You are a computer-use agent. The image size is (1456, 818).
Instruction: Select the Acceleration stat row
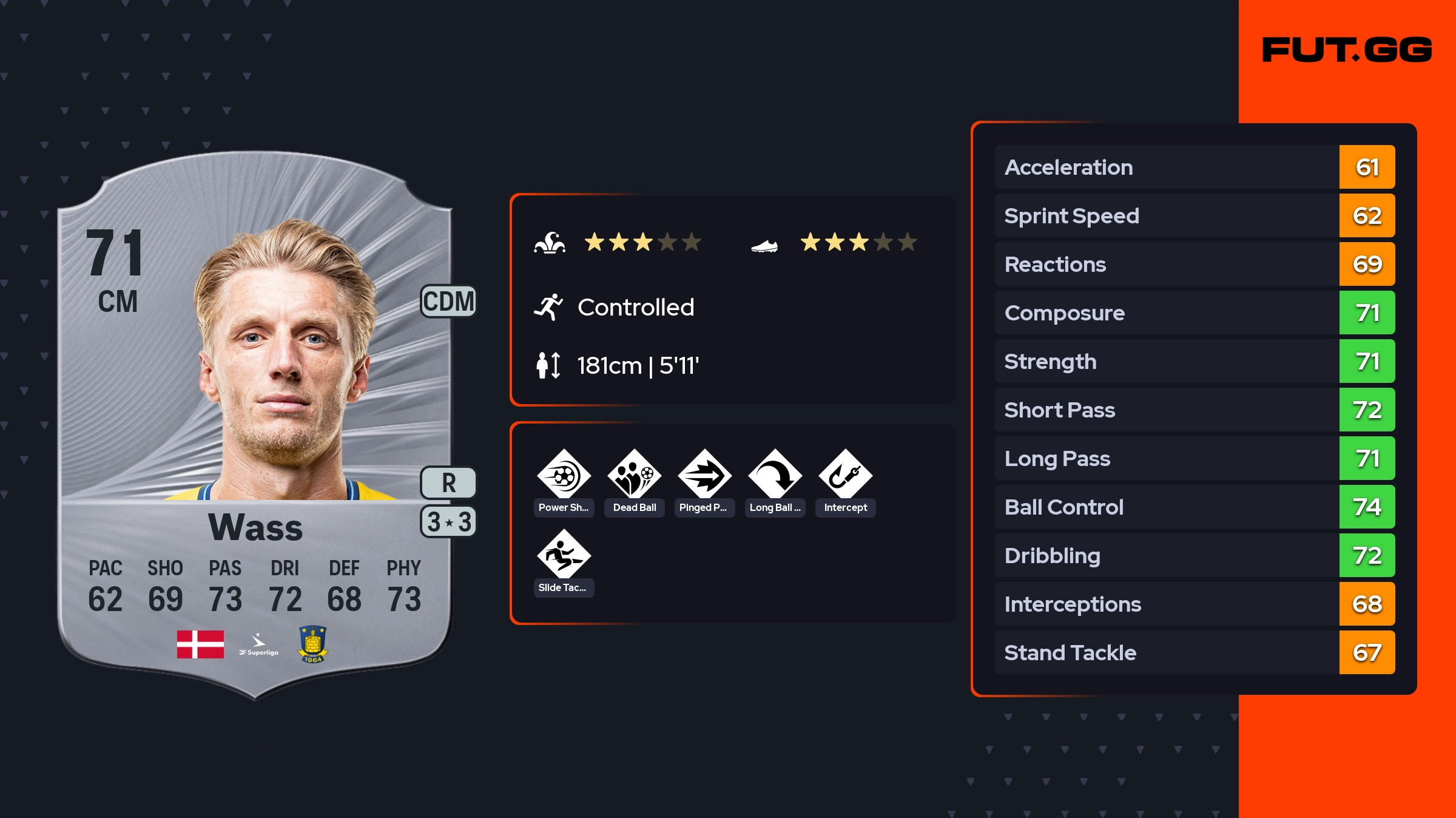click(1194, 167)
